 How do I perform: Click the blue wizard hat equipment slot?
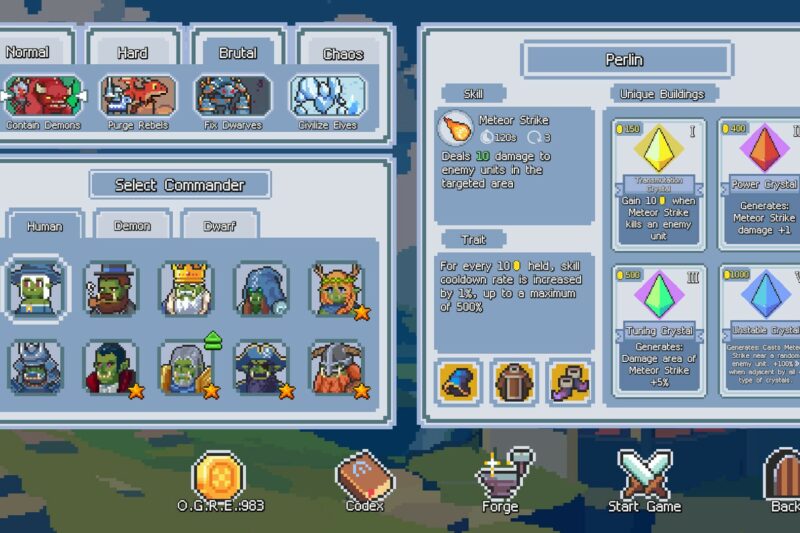[x=460, y=383]
